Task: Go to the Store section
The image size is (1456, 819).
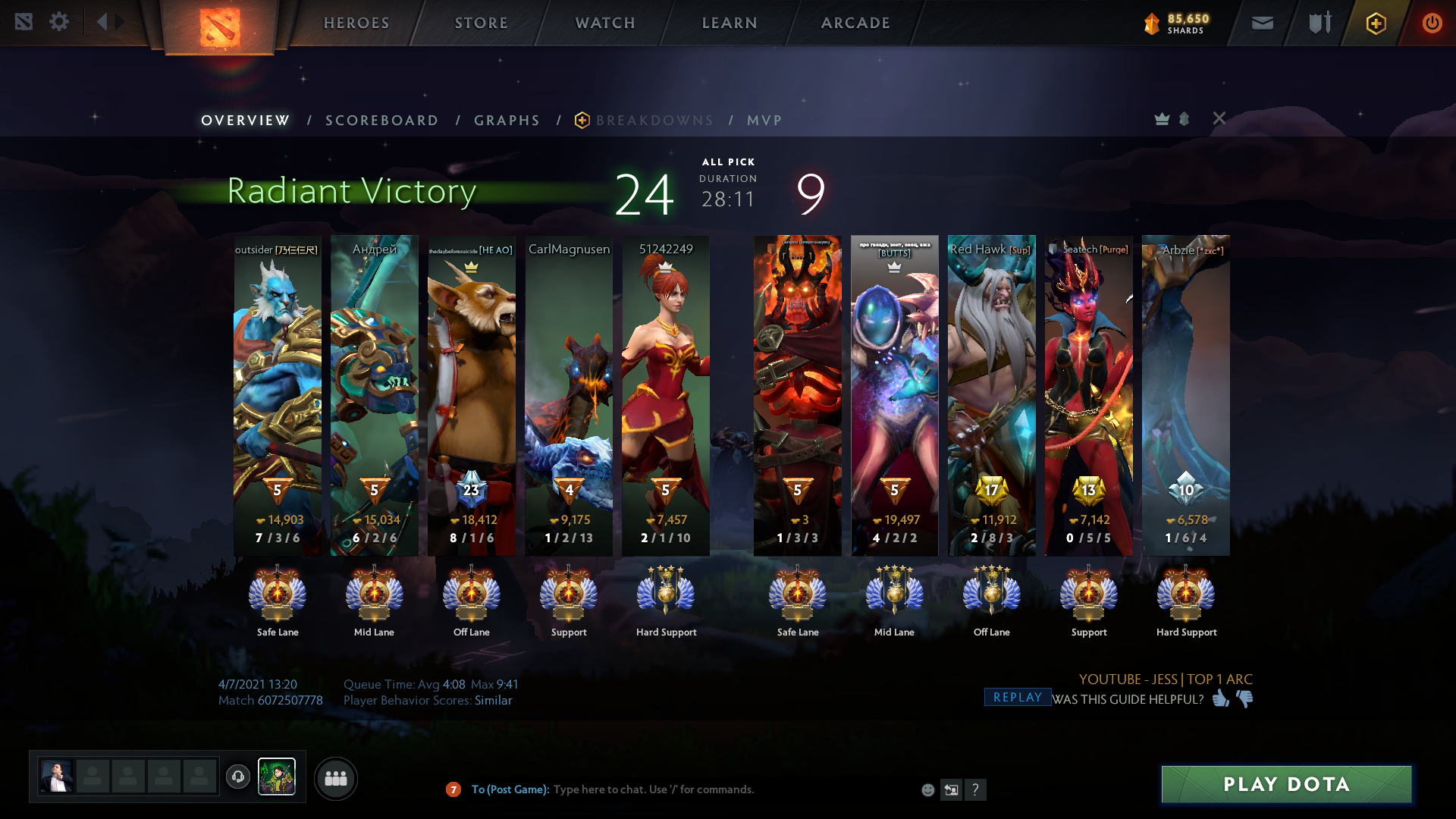Action: pyautogui.click(x=481, y=23)
